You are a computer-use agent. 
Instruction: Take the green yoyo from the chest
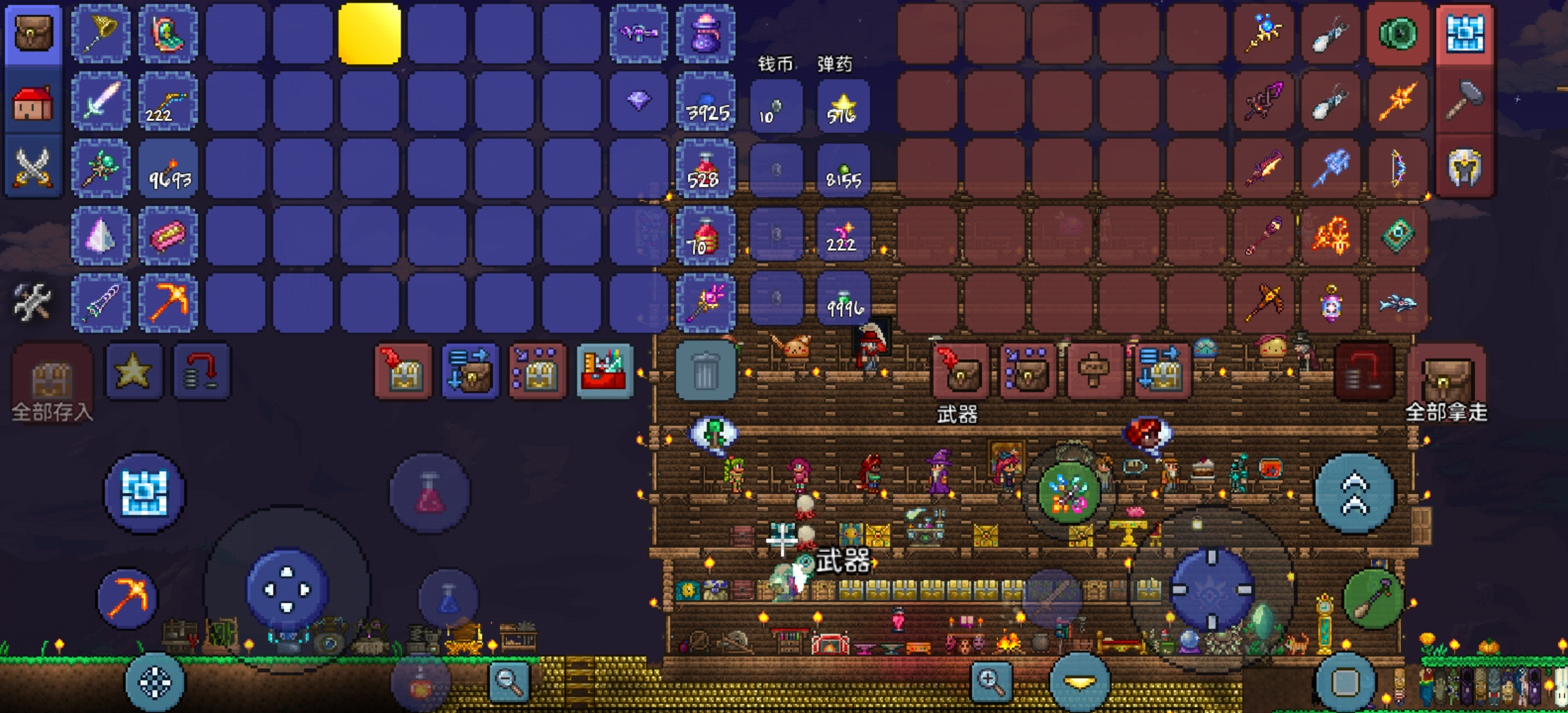[1396, 33]
